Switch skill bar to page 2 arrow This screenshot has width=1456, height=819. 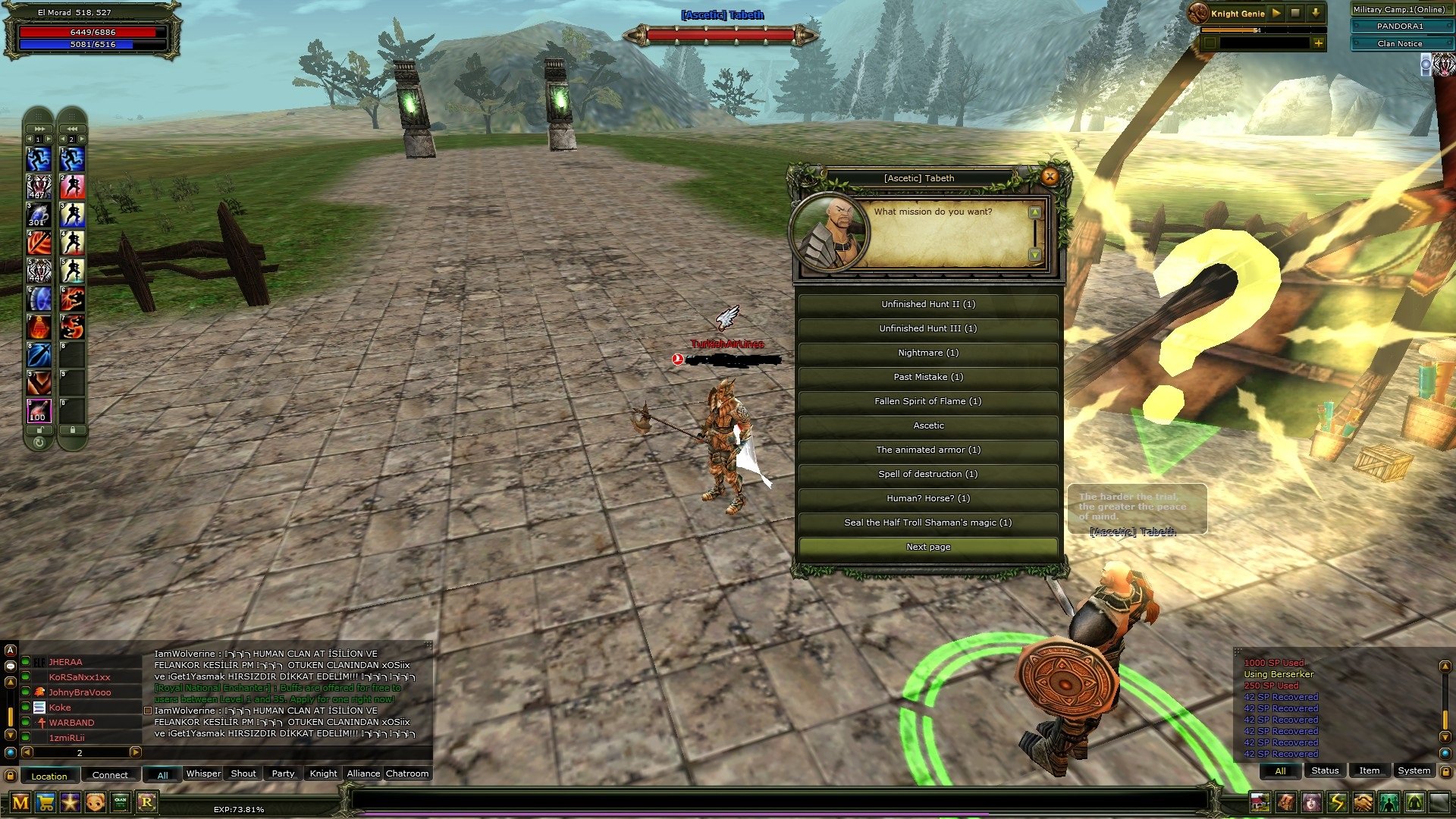click(49, 137)
